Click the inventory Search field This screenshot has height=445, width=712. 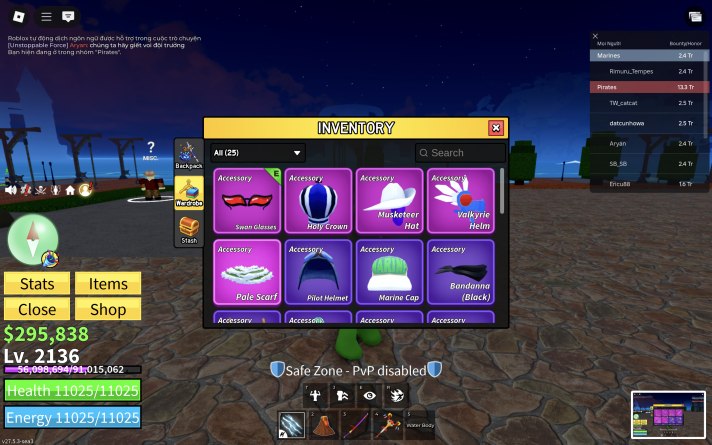pyautogui.click(x=461, y=153)
